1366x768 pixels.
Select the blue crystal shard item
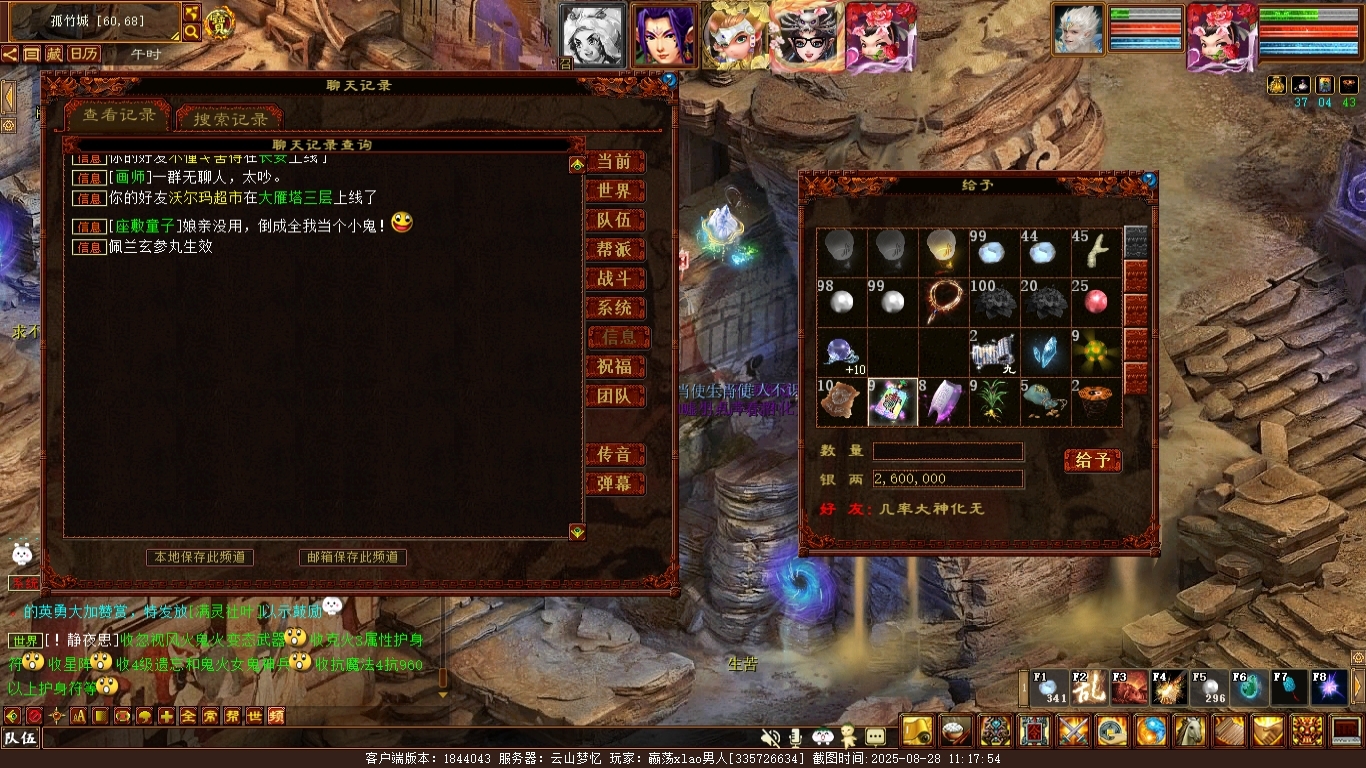[1045, 351]
